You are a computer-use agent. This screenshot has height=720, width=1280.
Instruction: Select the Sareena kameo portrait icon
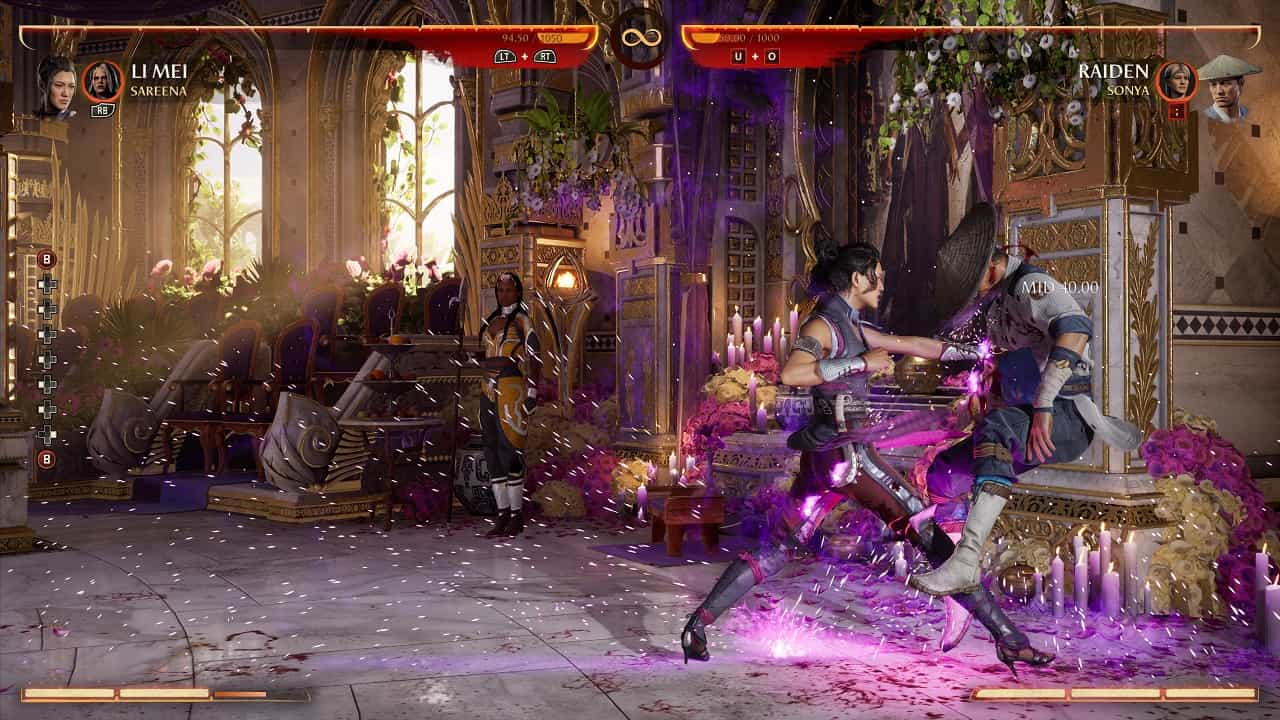pos(102,81)
